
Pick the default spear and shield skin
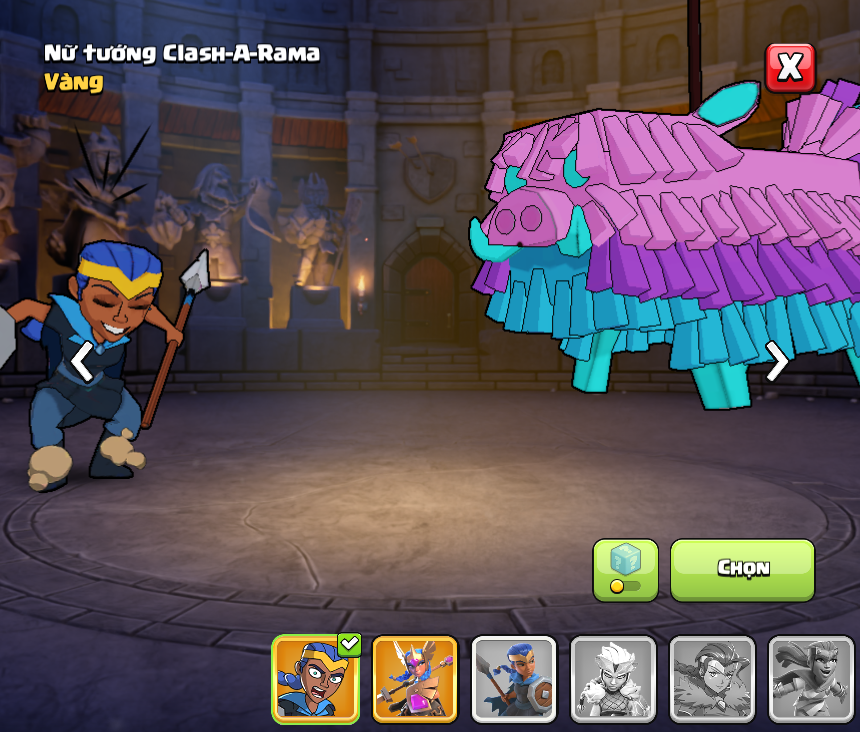514,679
